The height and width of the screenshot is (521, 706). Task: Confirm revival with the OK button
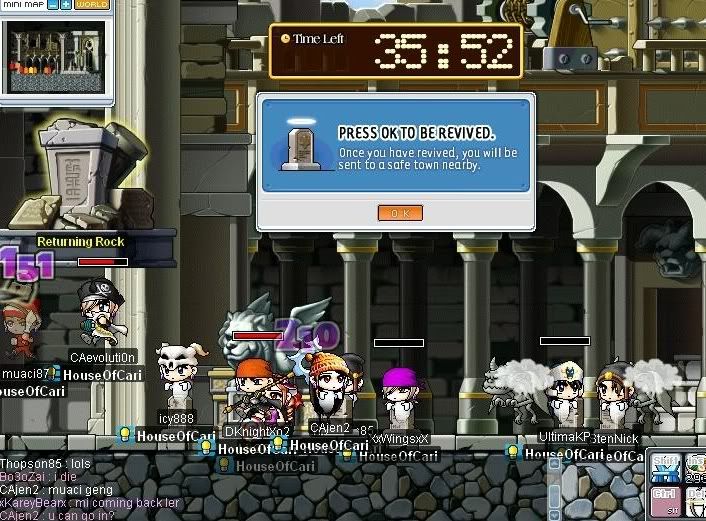click(x=400, y=213)
